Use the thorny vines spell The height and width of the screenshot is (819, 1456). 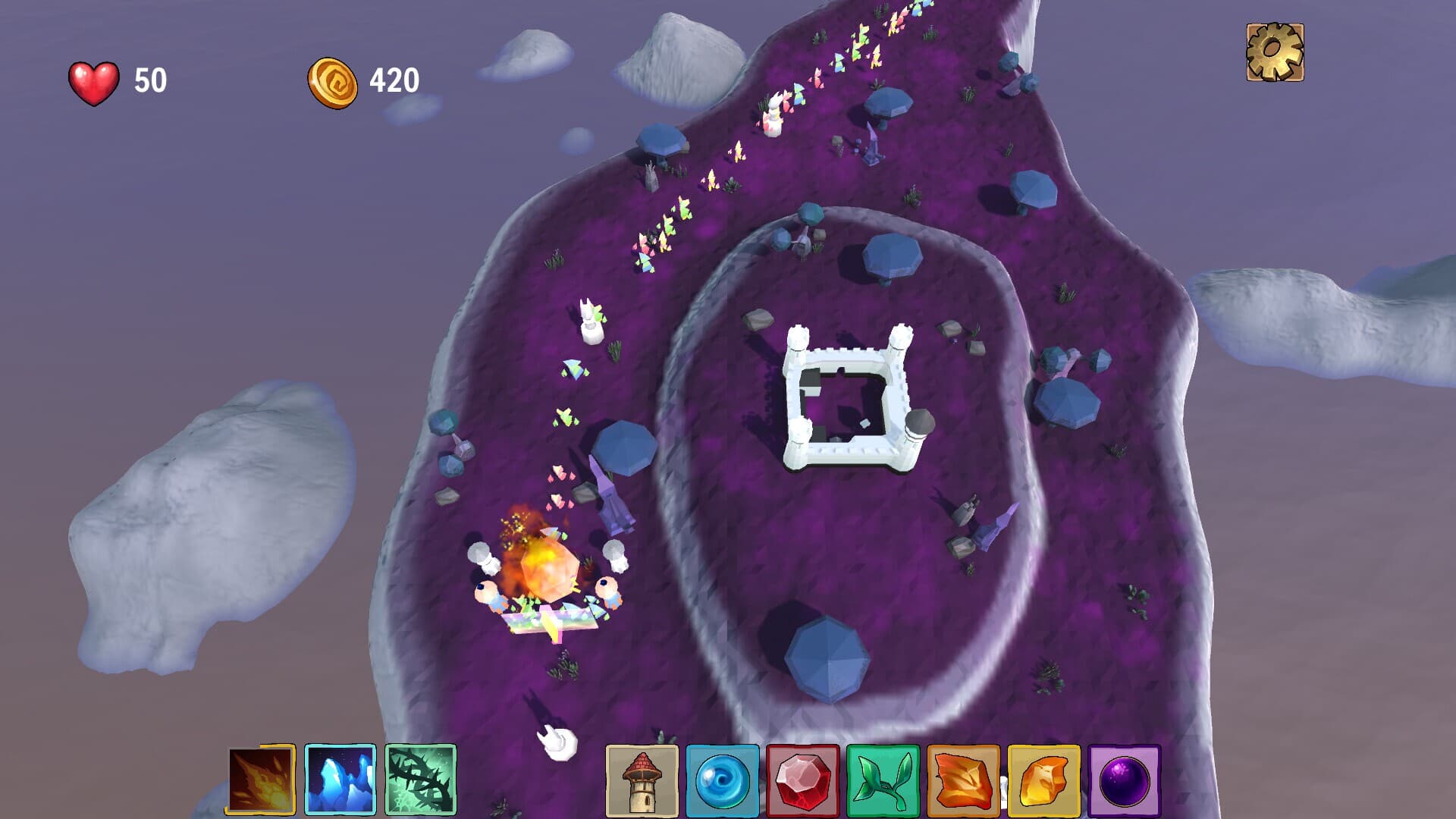pyautogui.click(x=420, y=780)
